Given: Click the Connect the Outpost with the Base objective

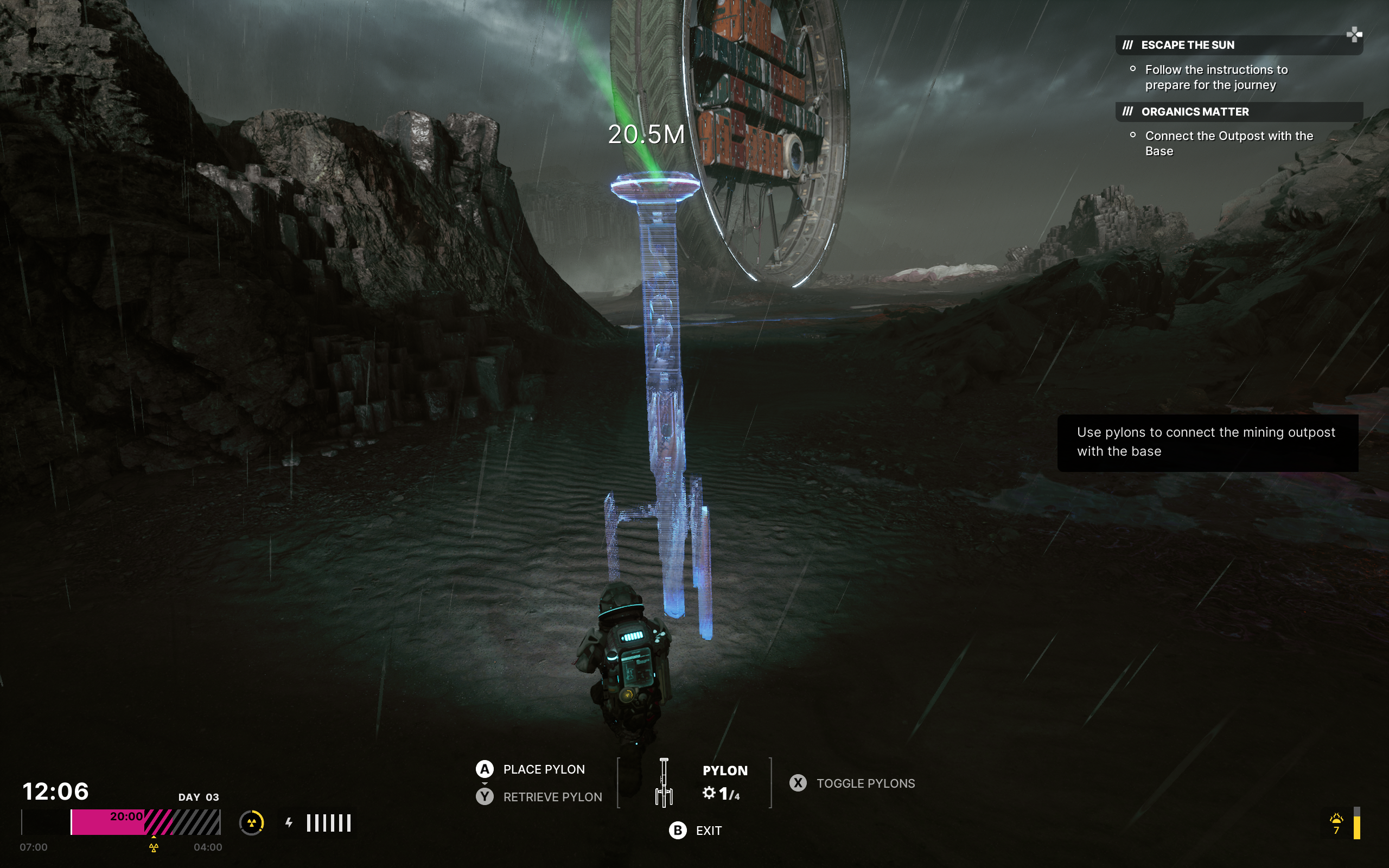Looking at the screenshot, I should point(1229,144).
